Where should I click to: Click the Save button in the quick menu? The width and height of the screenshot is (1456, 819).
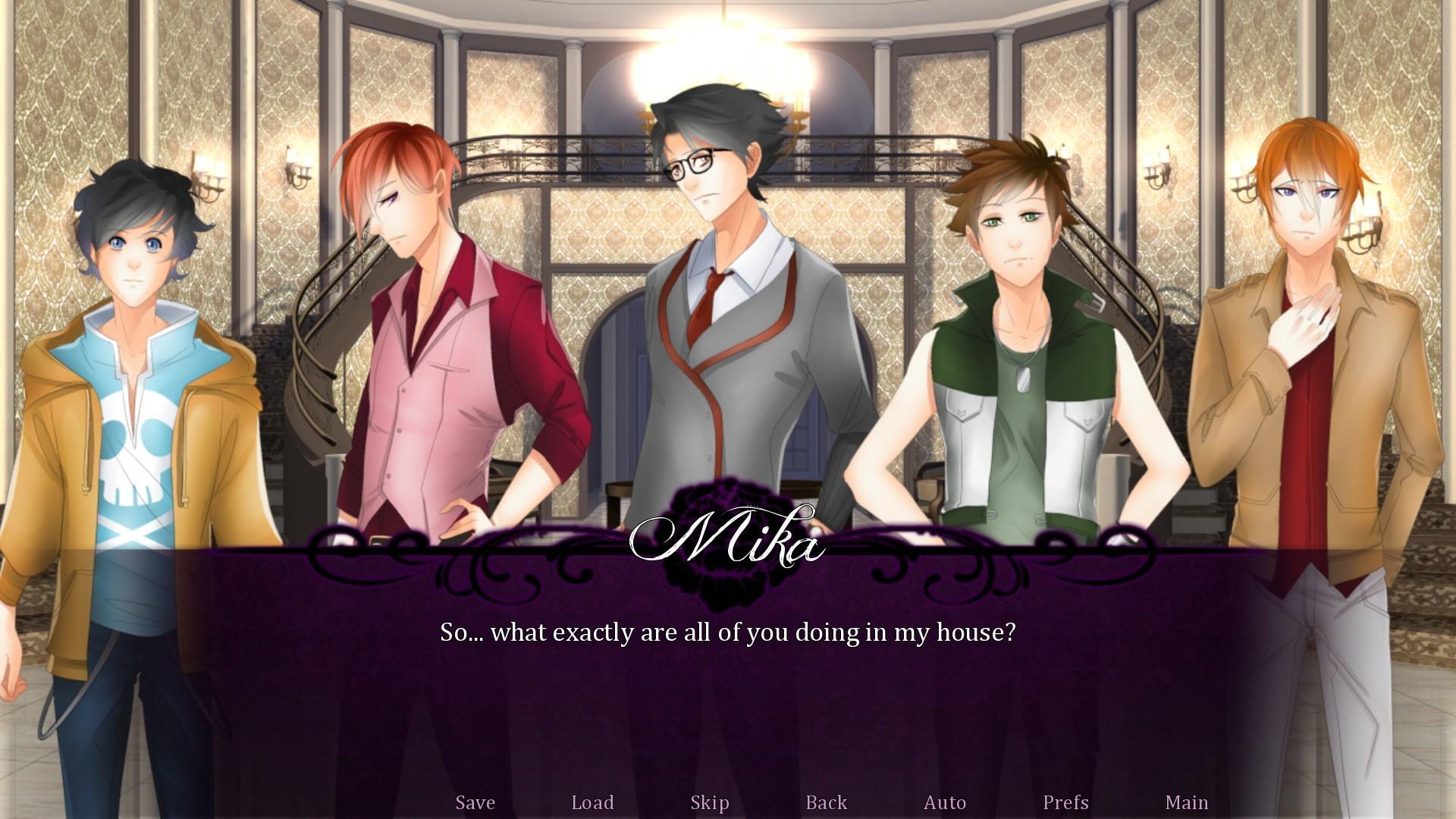pos(474,802)
